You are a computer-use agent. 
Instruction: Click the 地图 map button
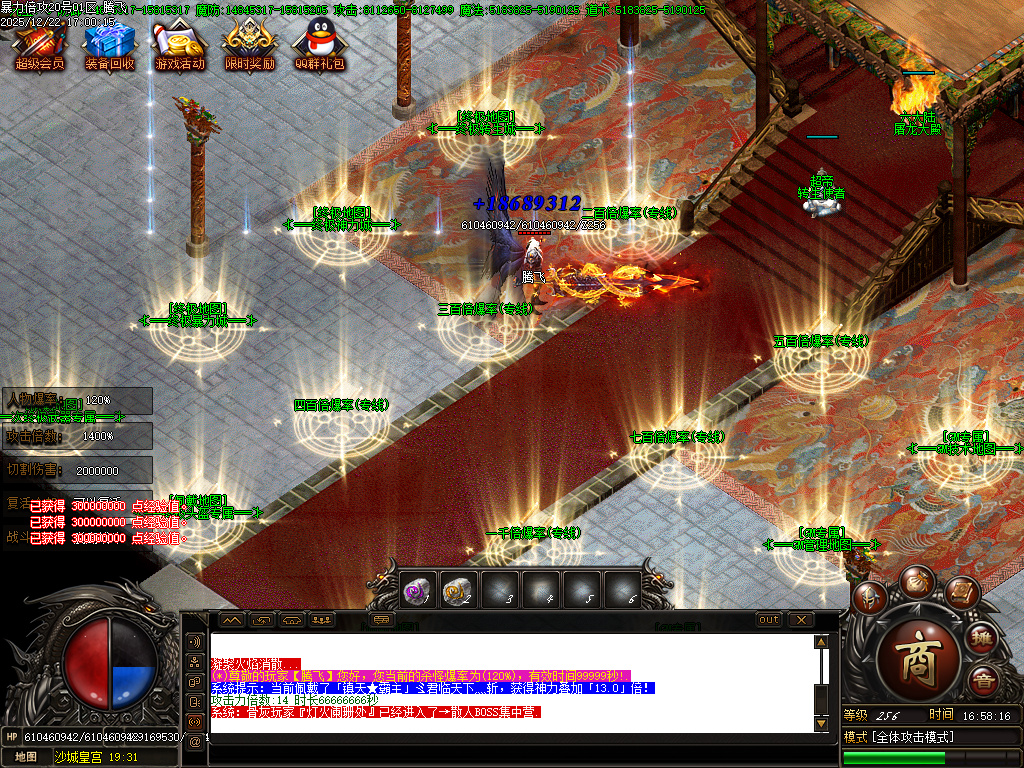pyautogui.click(x=26, y=757)
